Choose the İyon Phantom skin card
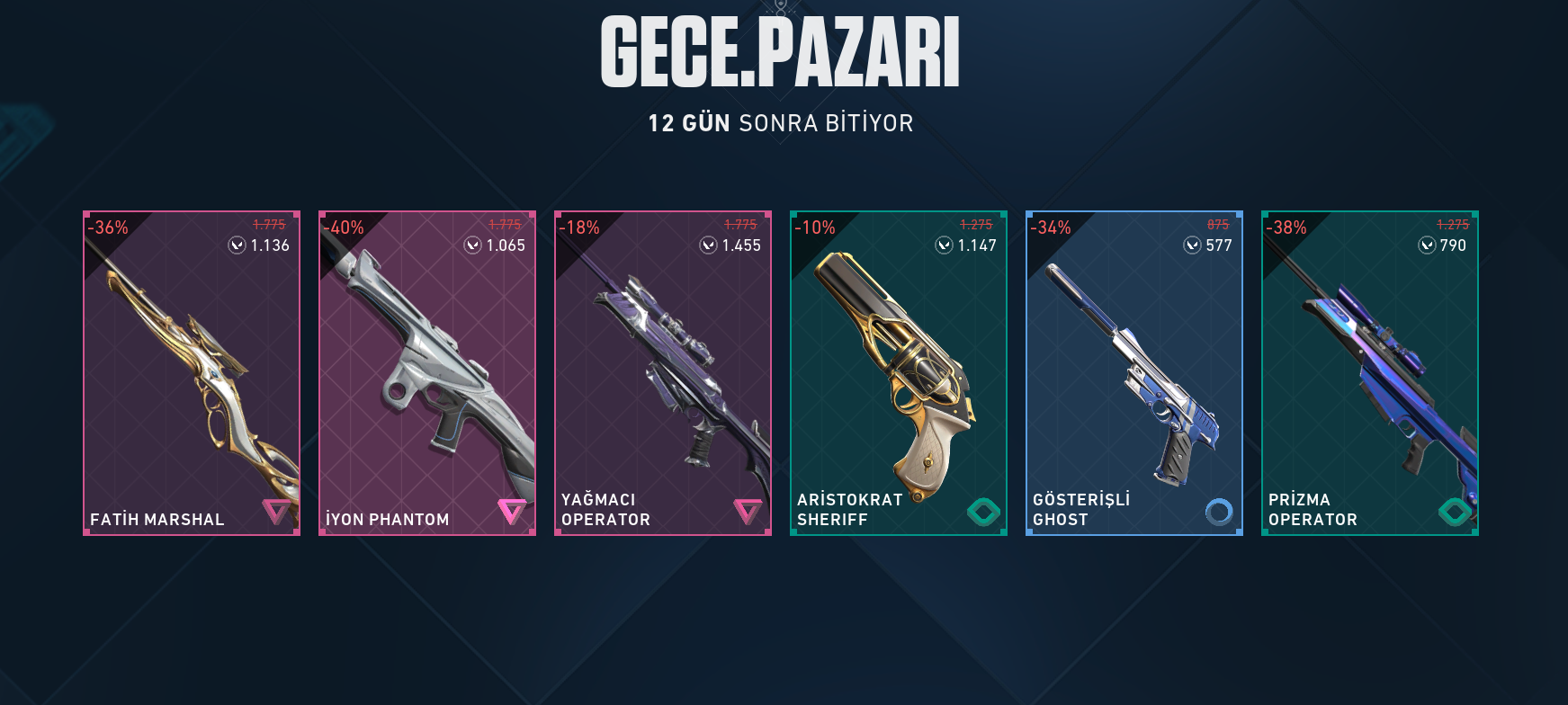Viewport: 1568px width, 705px height. [x=427, y=373]
